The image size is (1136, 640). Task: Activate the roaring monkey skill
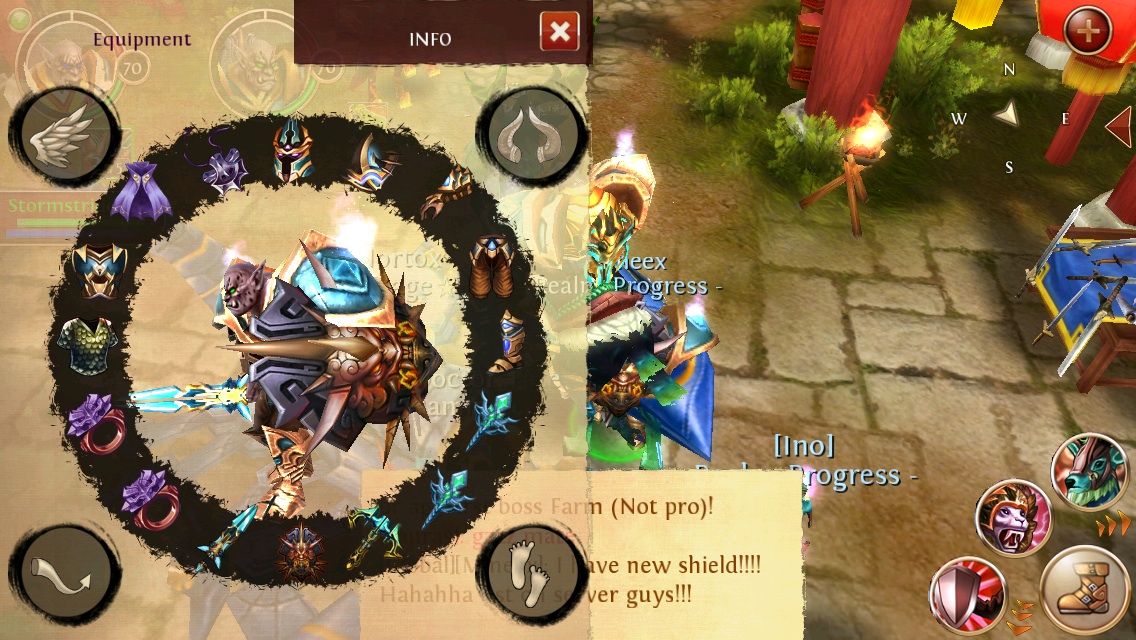pyautogui.click(x=1012, y=516)
